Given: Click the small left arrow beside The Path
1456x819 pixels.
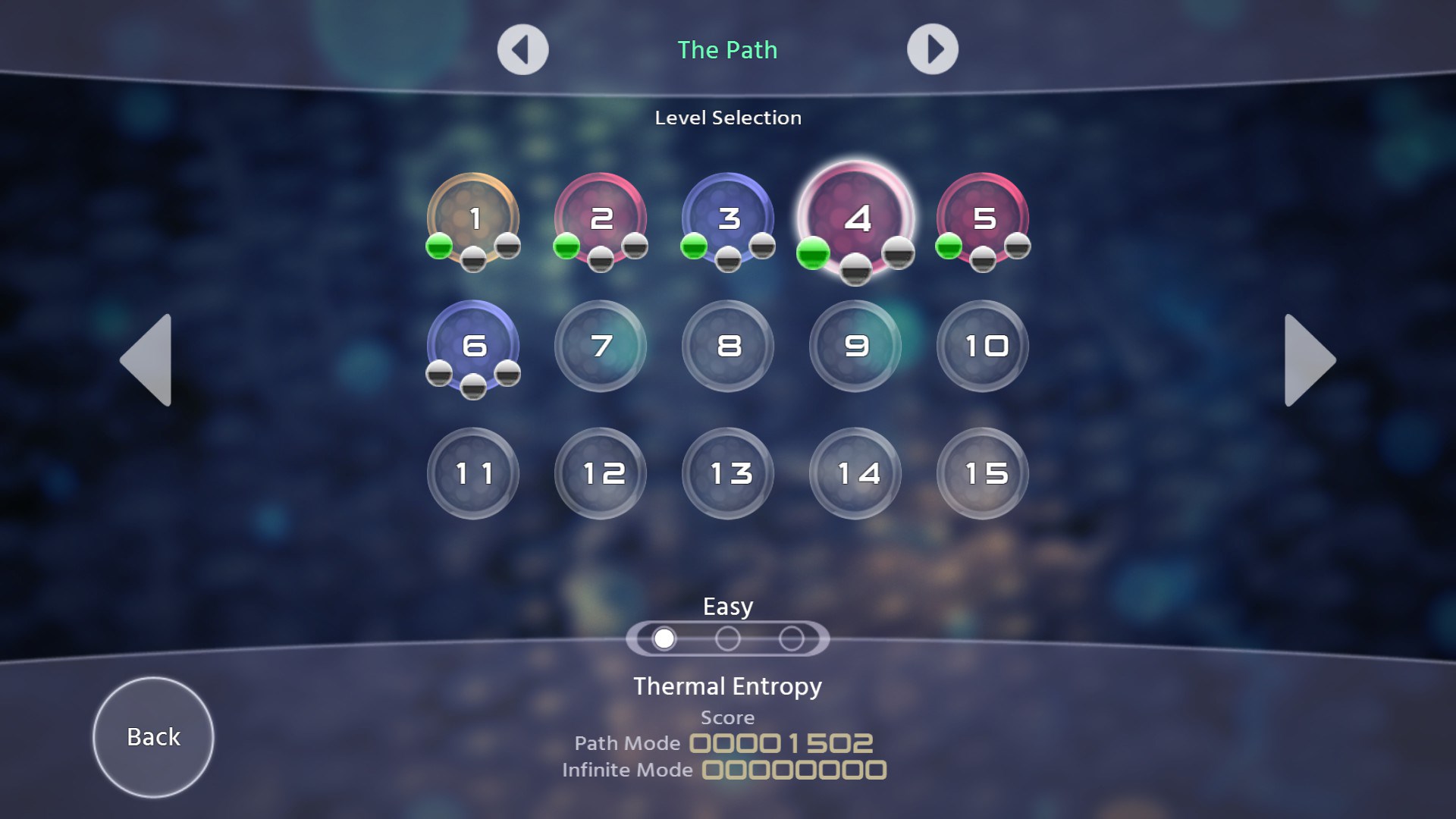Looking at the screenshot, I should coord(522,49).
